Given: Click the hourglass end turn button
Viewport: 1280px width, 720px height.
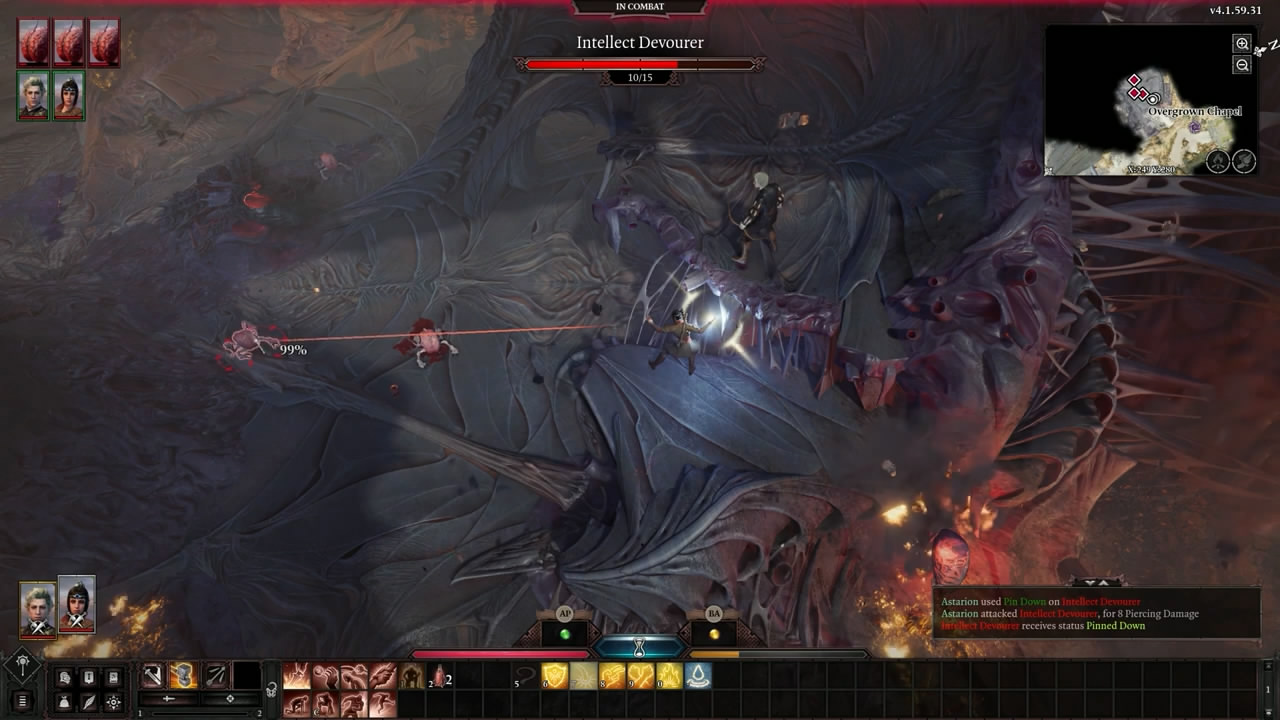Looking at the screenshot, I should click(640, 647).
